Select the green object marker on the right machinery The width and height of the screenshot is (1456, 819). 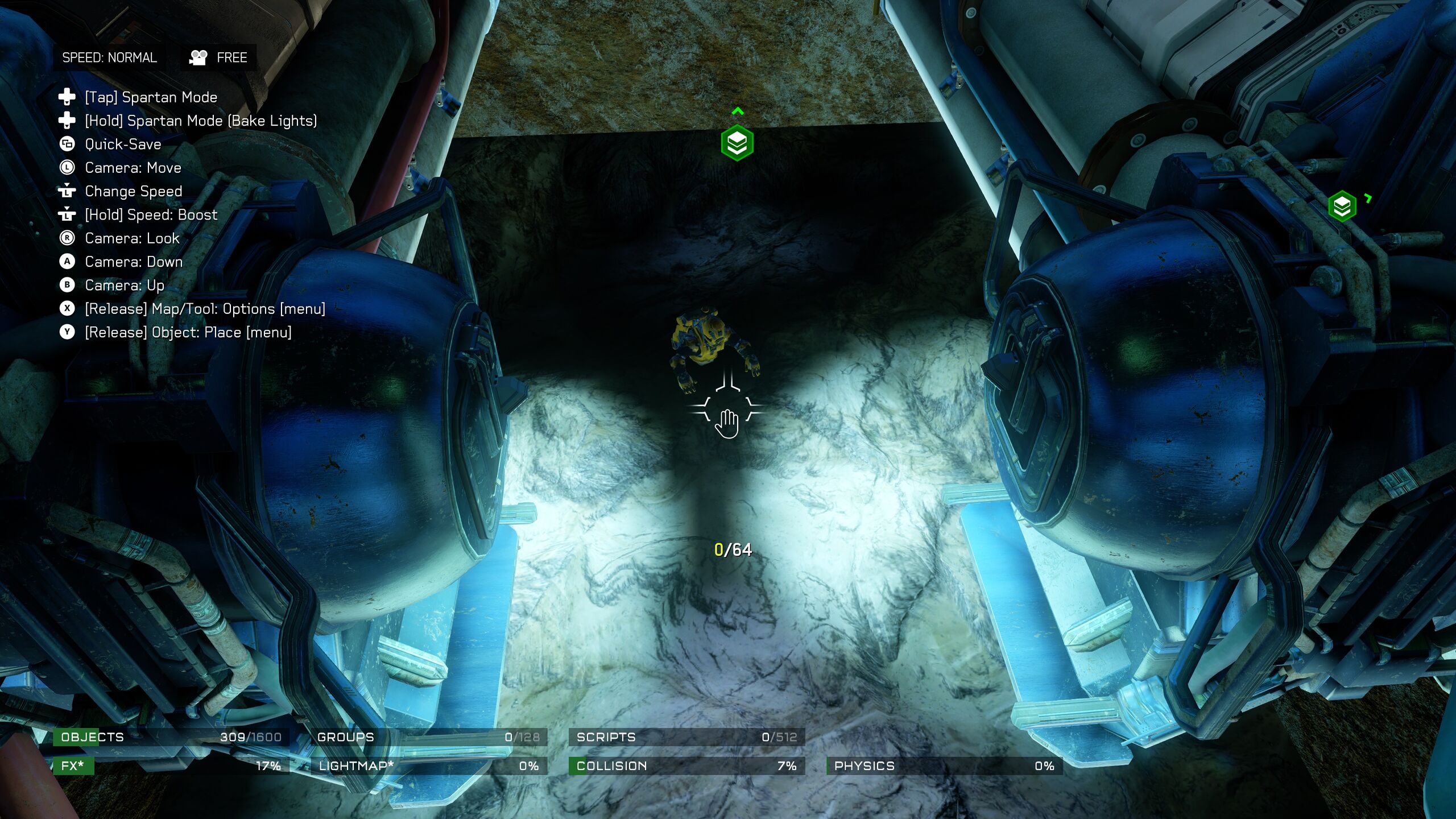[1342, 206]
